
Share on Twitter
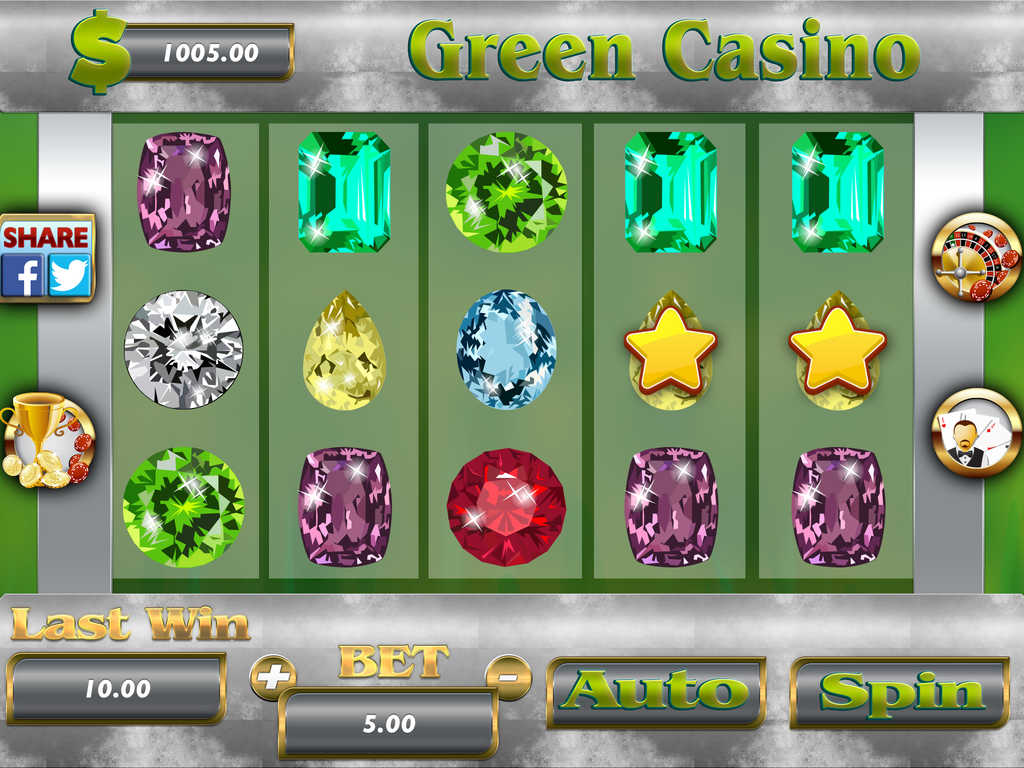(70, 275)
